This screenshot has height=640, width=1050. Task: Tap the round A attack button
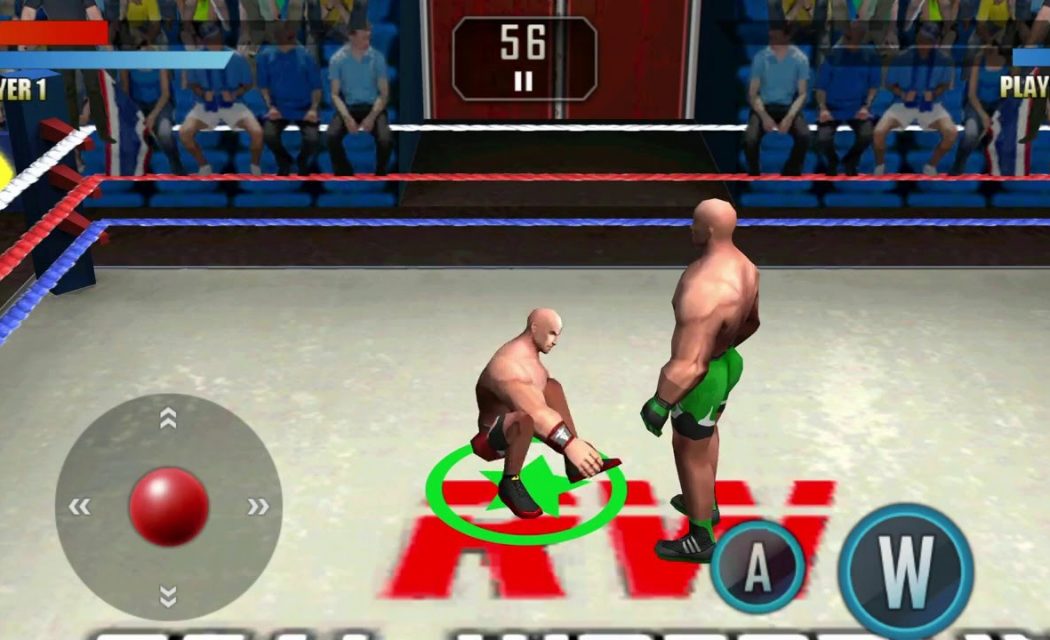758,566
